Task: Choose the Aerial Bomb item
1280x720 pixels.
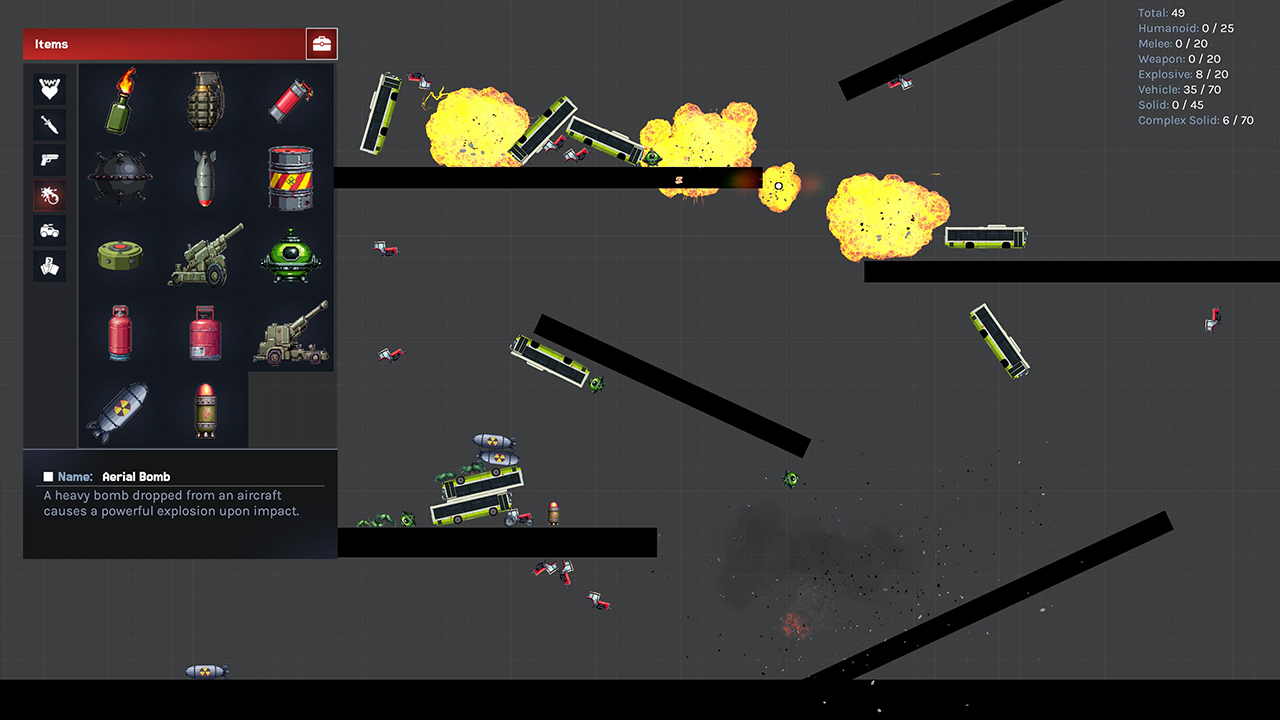Action: point(204,176)
